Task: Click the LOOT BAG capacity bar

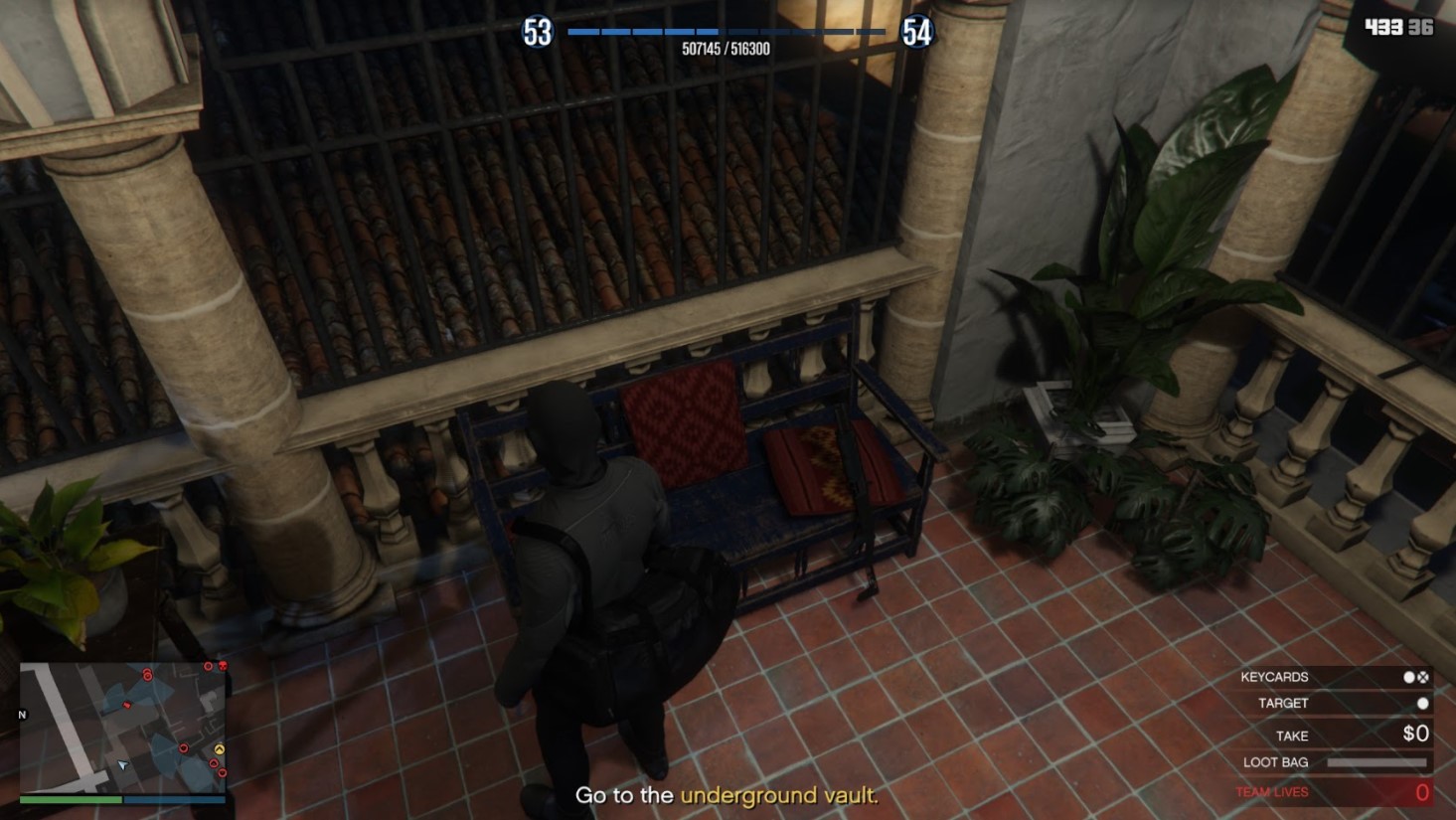Action: (1376, 761)
